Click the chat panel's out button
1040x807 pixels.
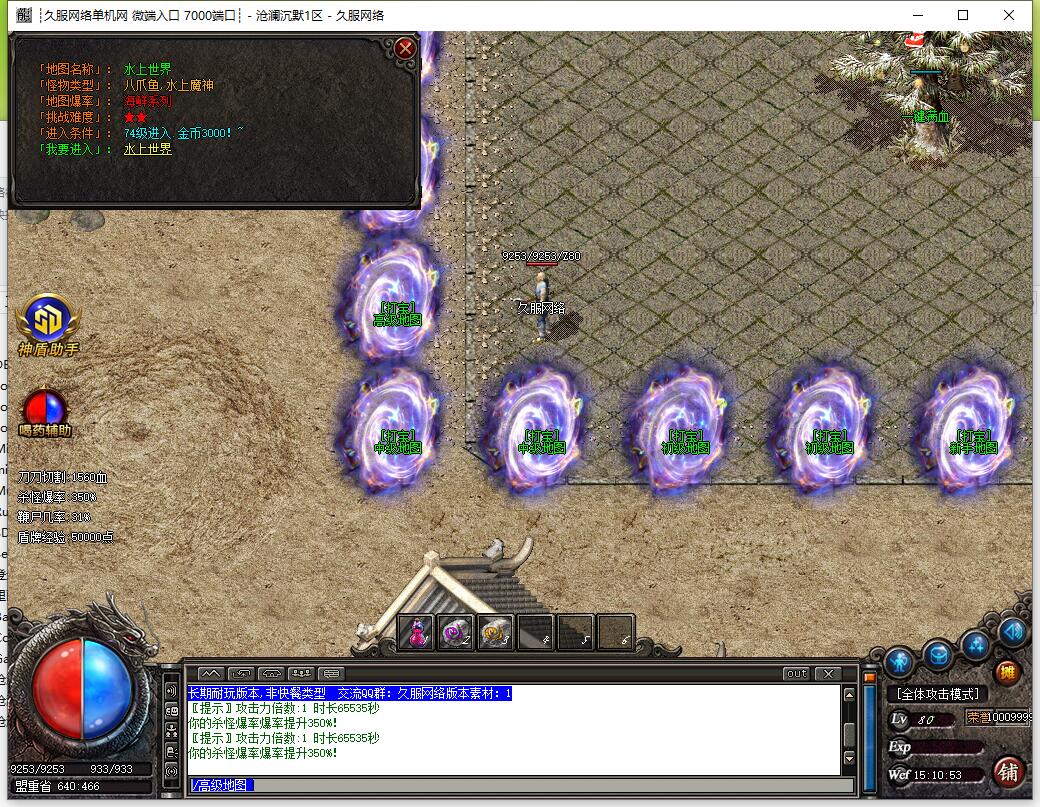pos(796,674)
